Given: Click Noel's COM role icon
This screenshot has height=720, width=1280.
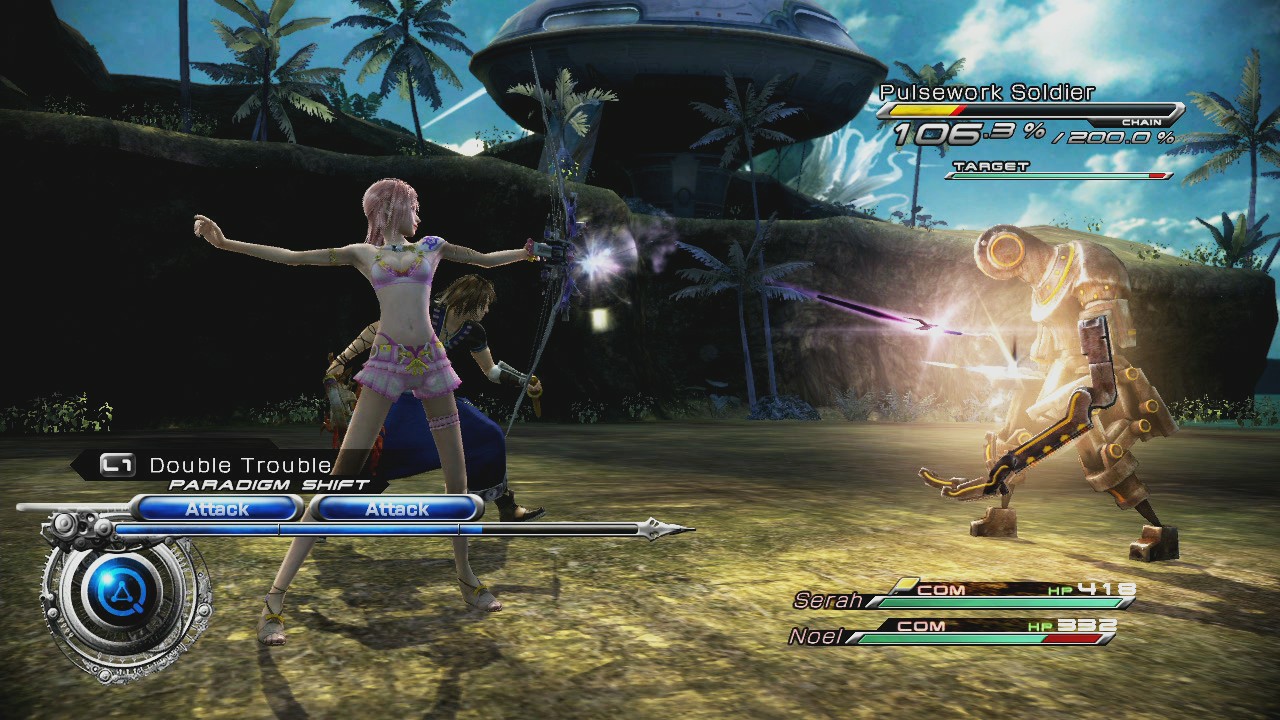Looking at the screenshot, I should 921,625.
